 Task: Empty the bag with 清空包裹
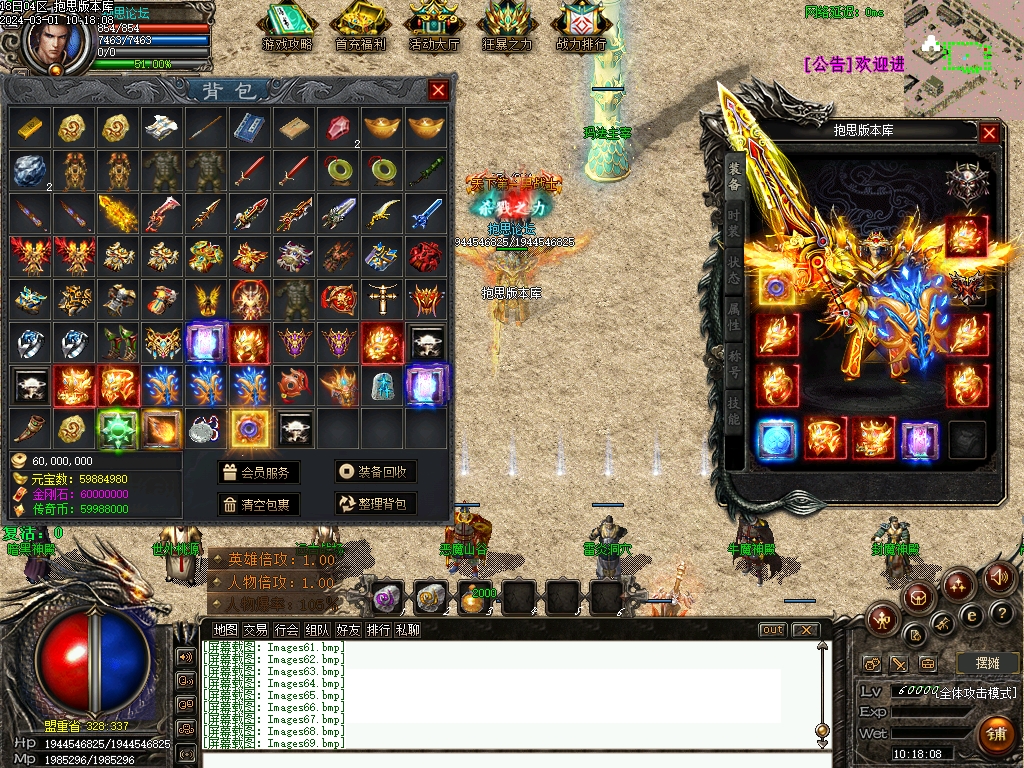coord(258,504)
